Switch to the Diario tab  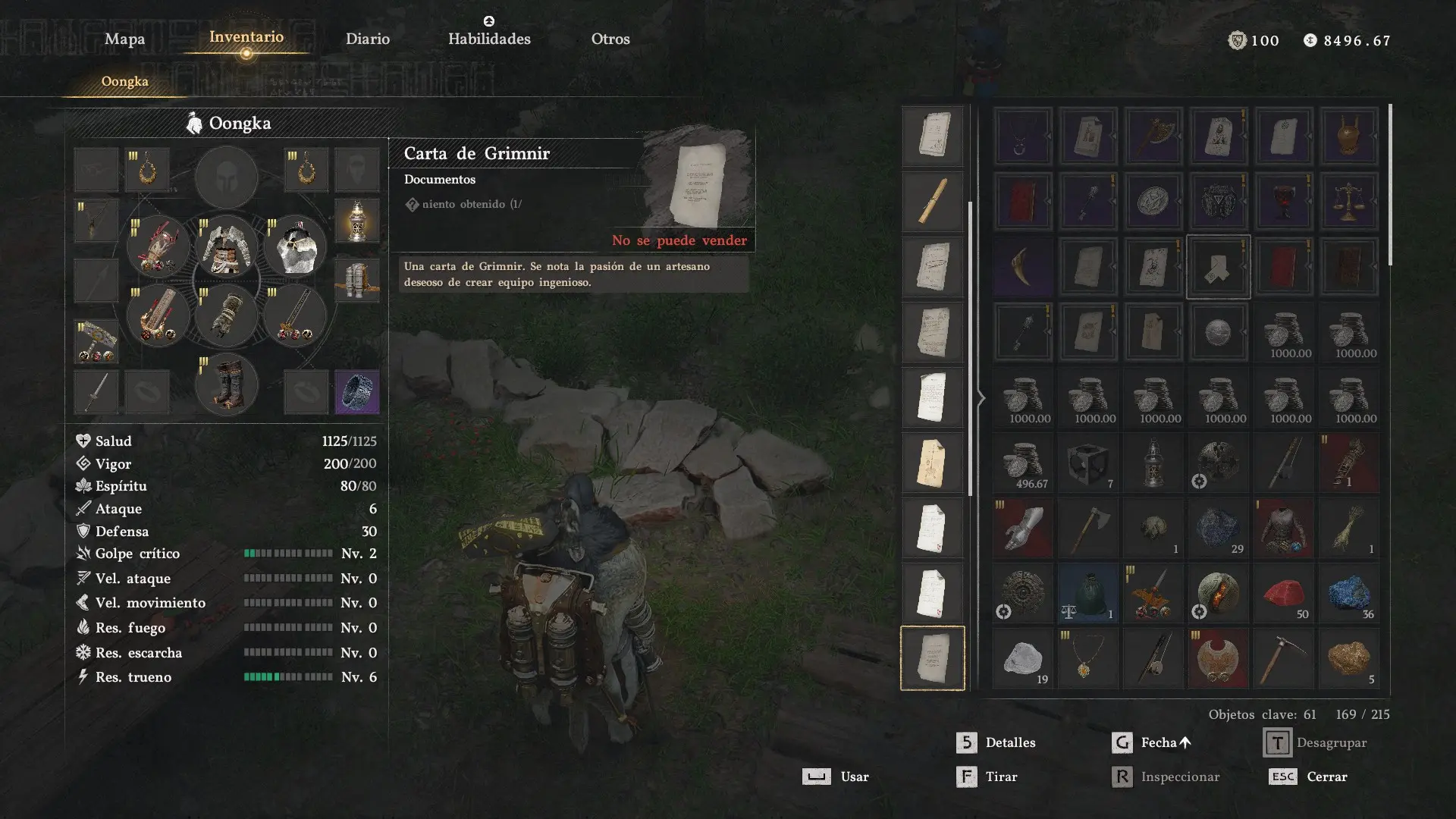point(368,39)
